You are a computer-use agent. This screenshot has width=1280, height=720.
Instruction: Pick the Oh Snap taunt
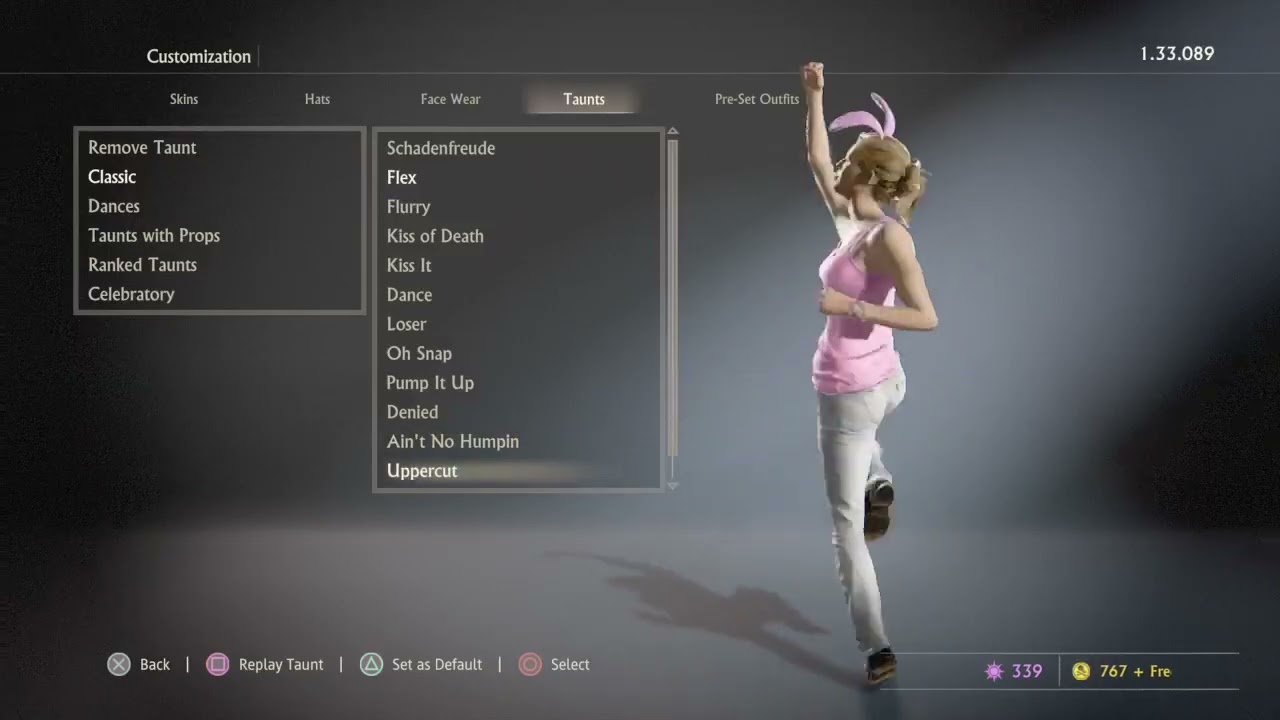[419, 353]
